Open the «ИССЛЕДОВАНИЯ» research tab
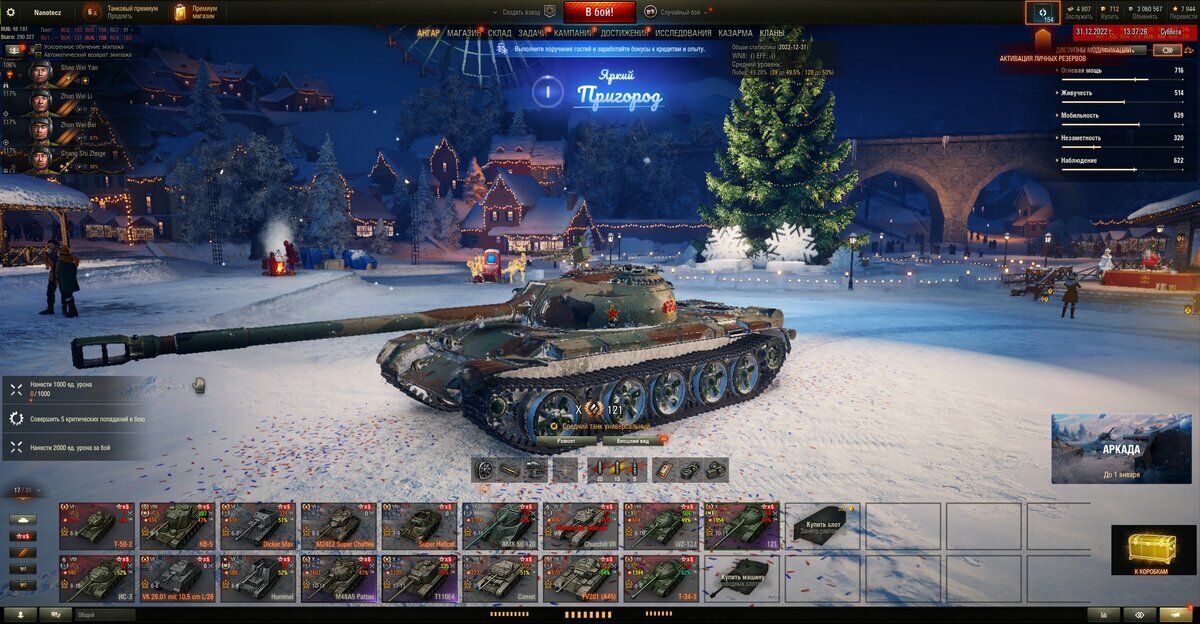 click(x=683, y=33)
